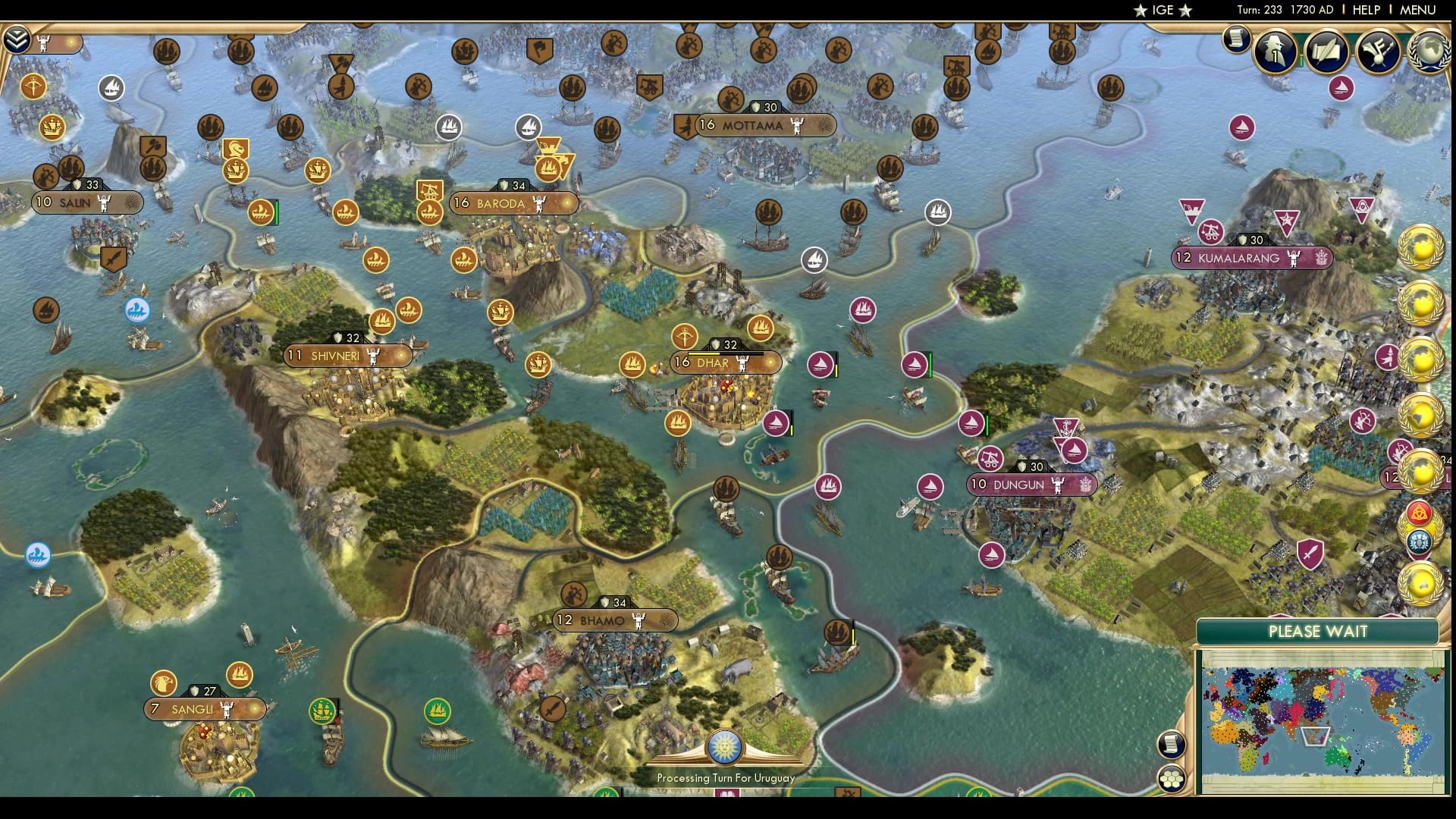Toggle the hex grid strategic view icon
Image resolution: width=1456 pixels, height=819 pixels.
(x=1172, y=779)
